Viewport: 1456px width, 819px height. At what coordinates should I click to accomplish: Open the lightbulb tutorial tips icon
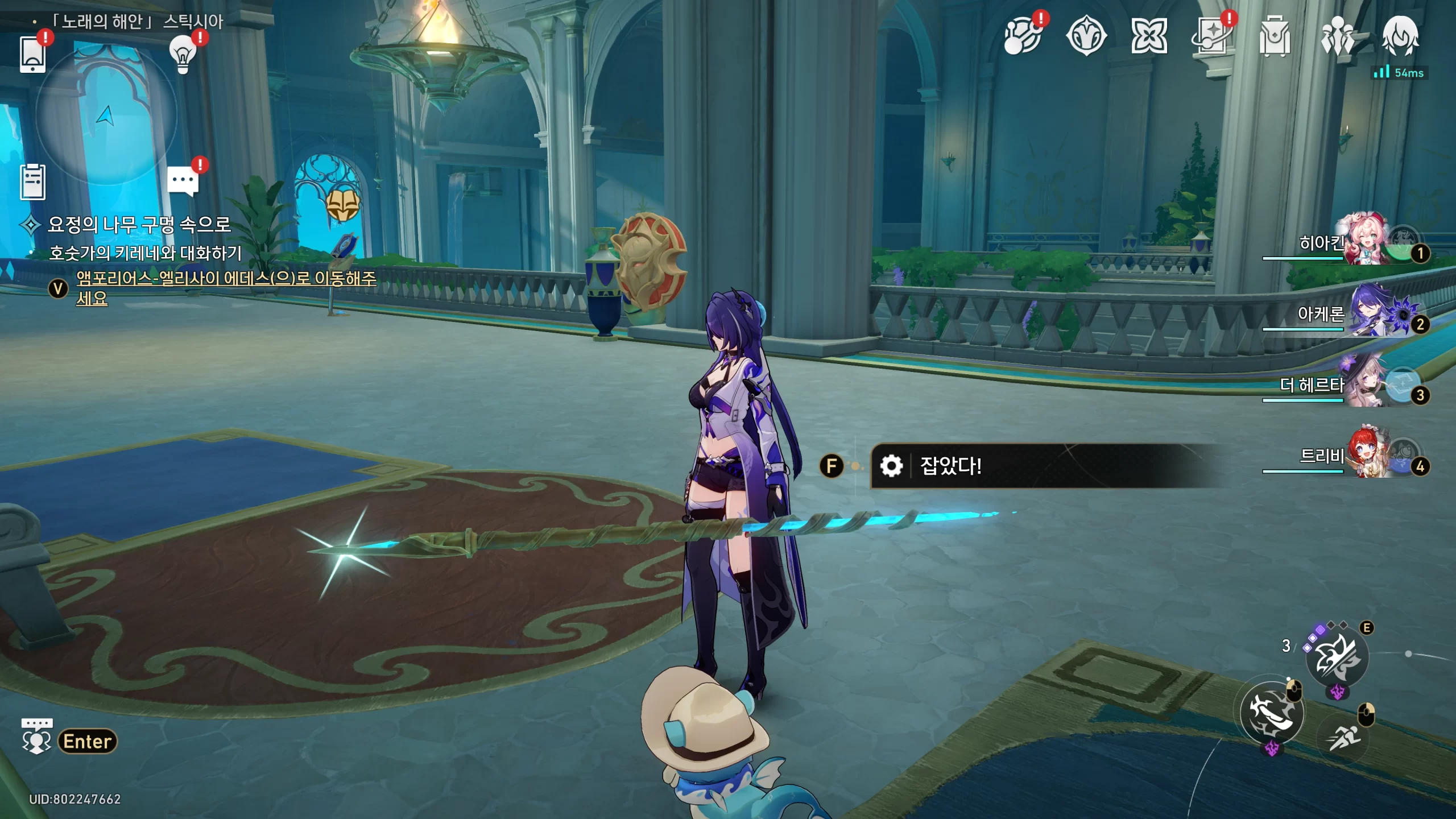tap(183, 55)
